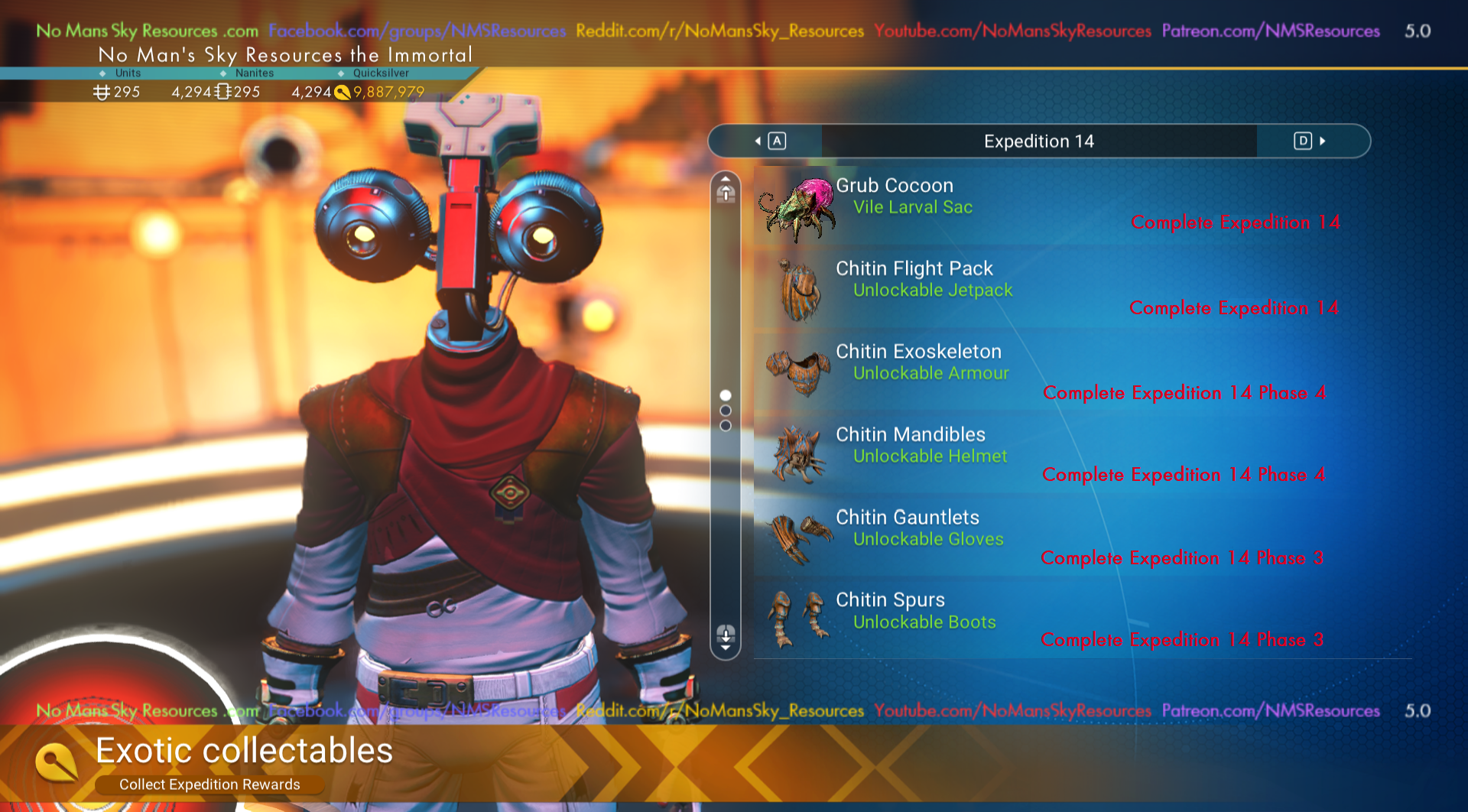Choose the Chitin Flight Pack jetpack
The height and width of the screenshot is (812, 1468).
tap(1055, 288)
